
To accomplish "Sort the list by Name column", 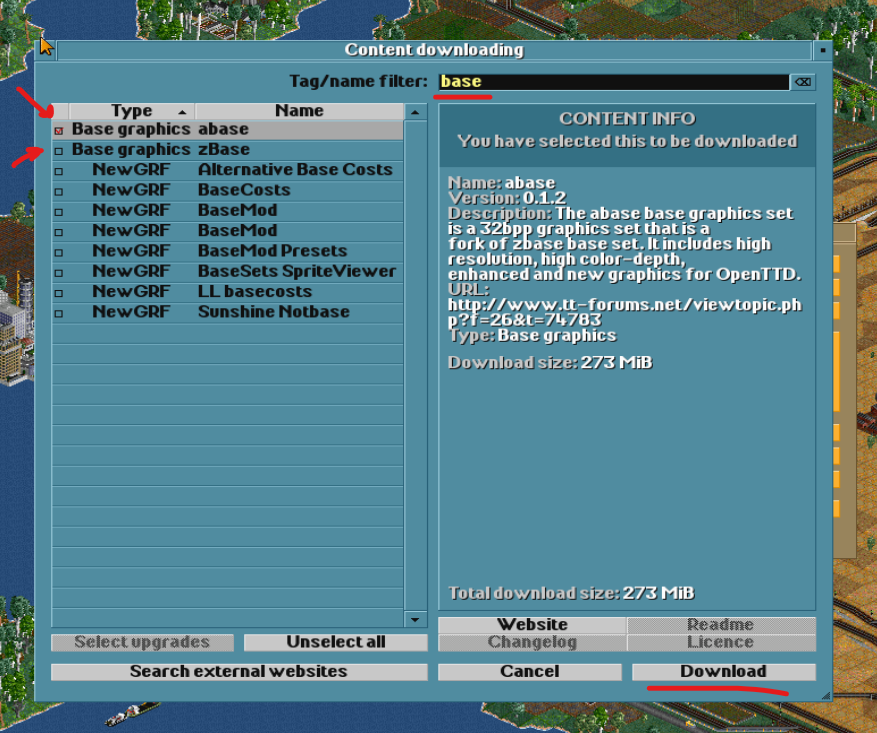I will pos(299,111).
